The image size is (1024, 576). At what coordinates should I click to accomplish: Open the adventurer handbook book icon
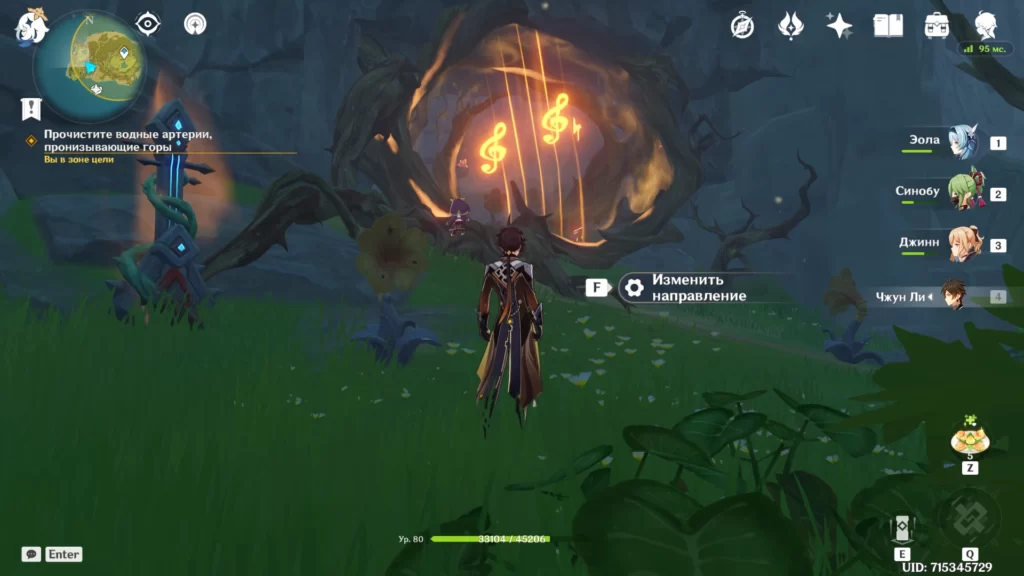pos(888,26)
